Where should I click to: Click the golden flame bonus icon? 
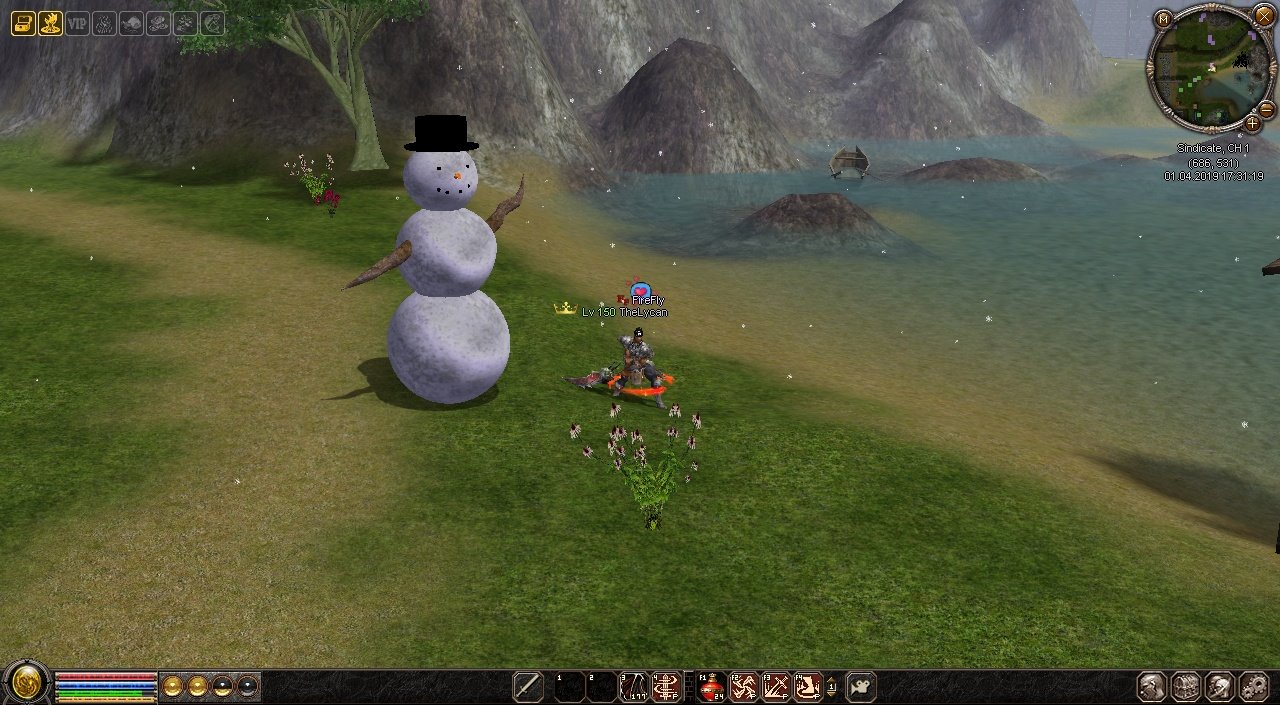50,23
